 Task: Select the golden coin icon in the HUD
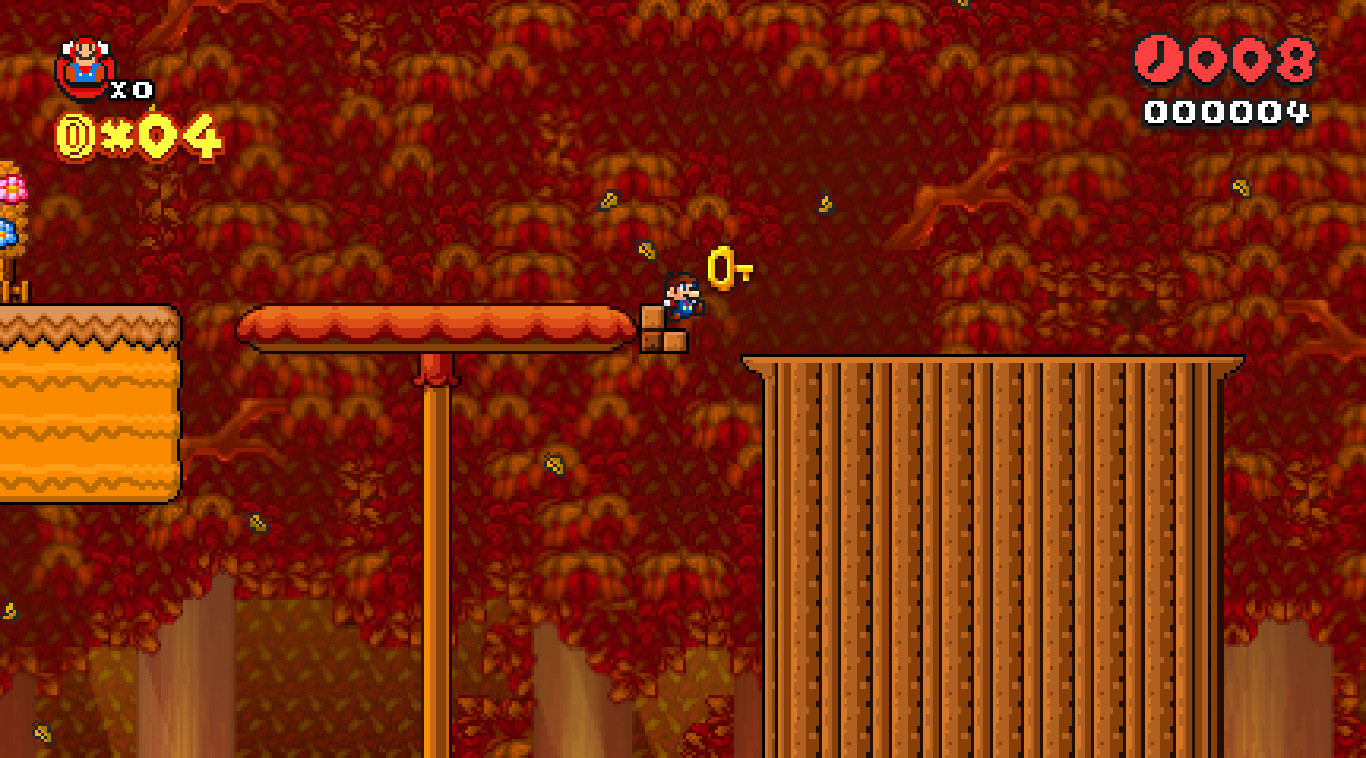[74, 133]
